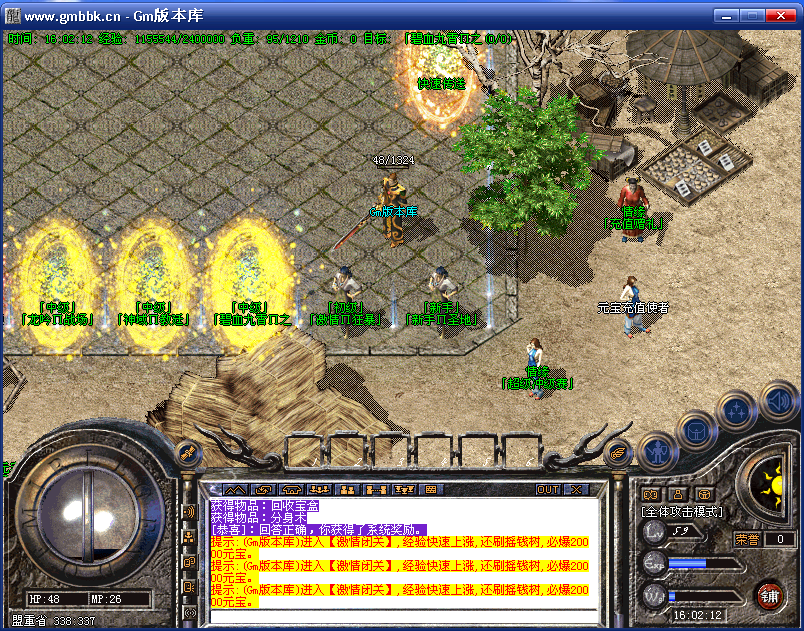Toggle sound with the speaker button

(778, 402)
